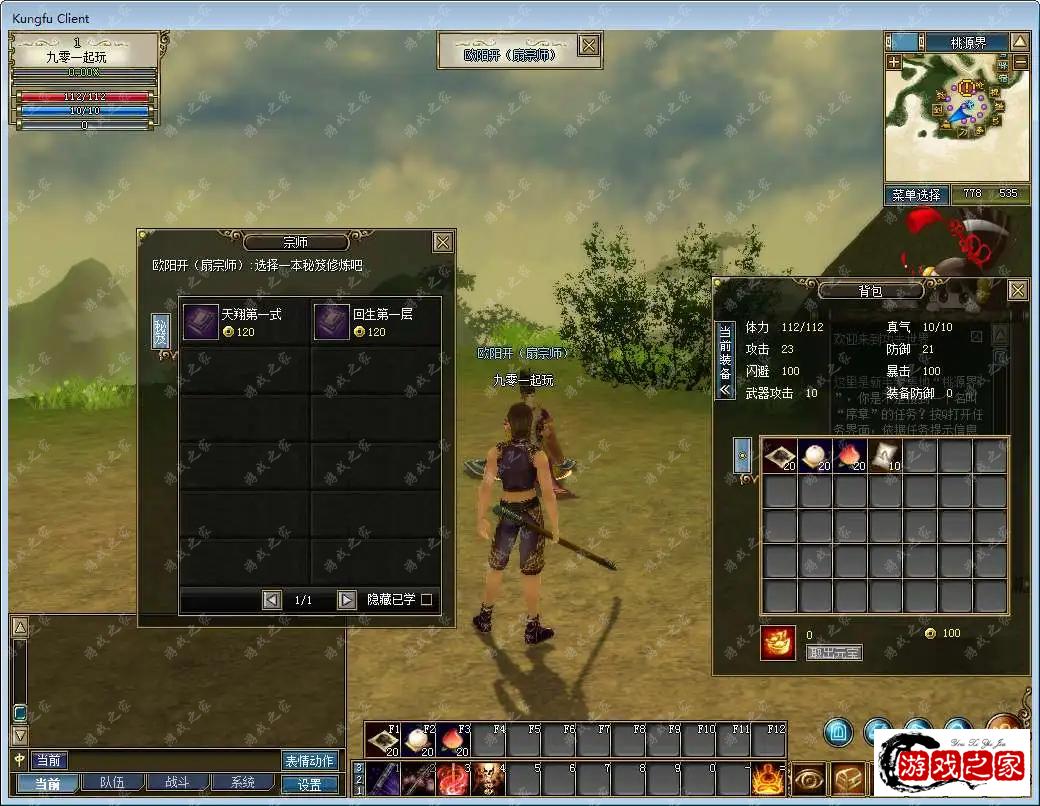1040x806 pixels.
Task: Zoom in the minimap with plus button
Action: (893, 62)
